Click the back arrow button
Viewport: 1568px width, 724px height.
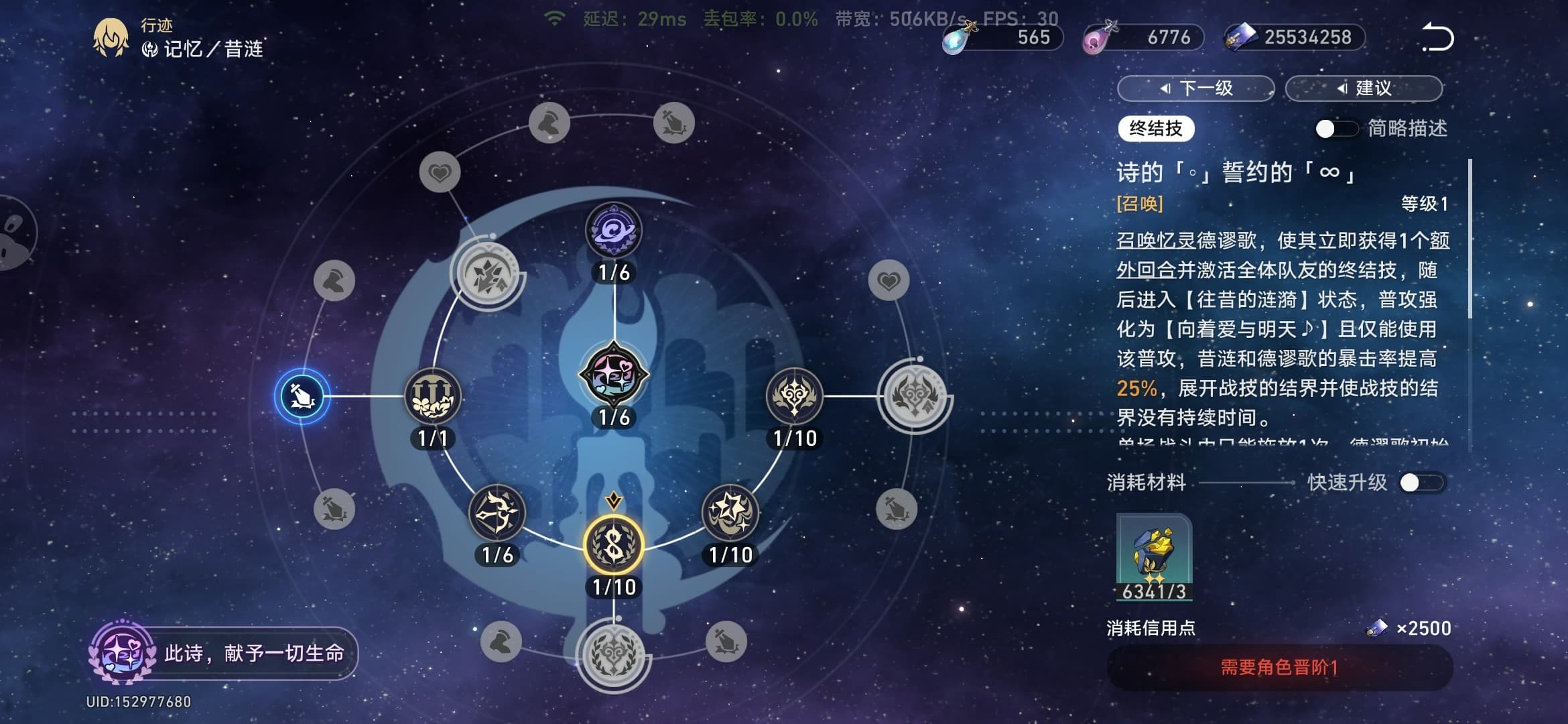(x=1438, y=38)
